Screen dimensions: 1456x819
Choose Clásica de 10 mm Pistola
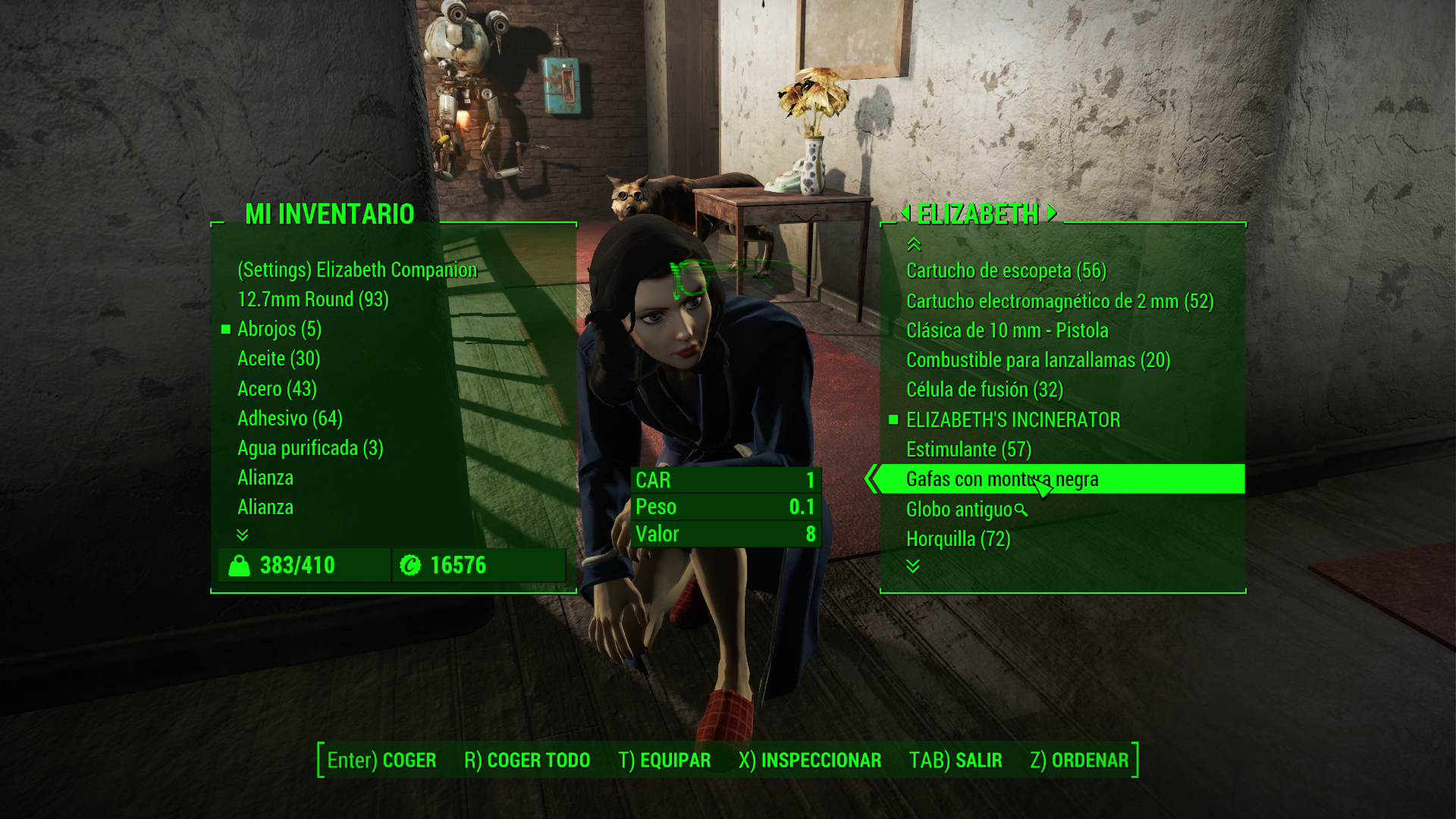pyautogui.click(x=1007, y=331)
